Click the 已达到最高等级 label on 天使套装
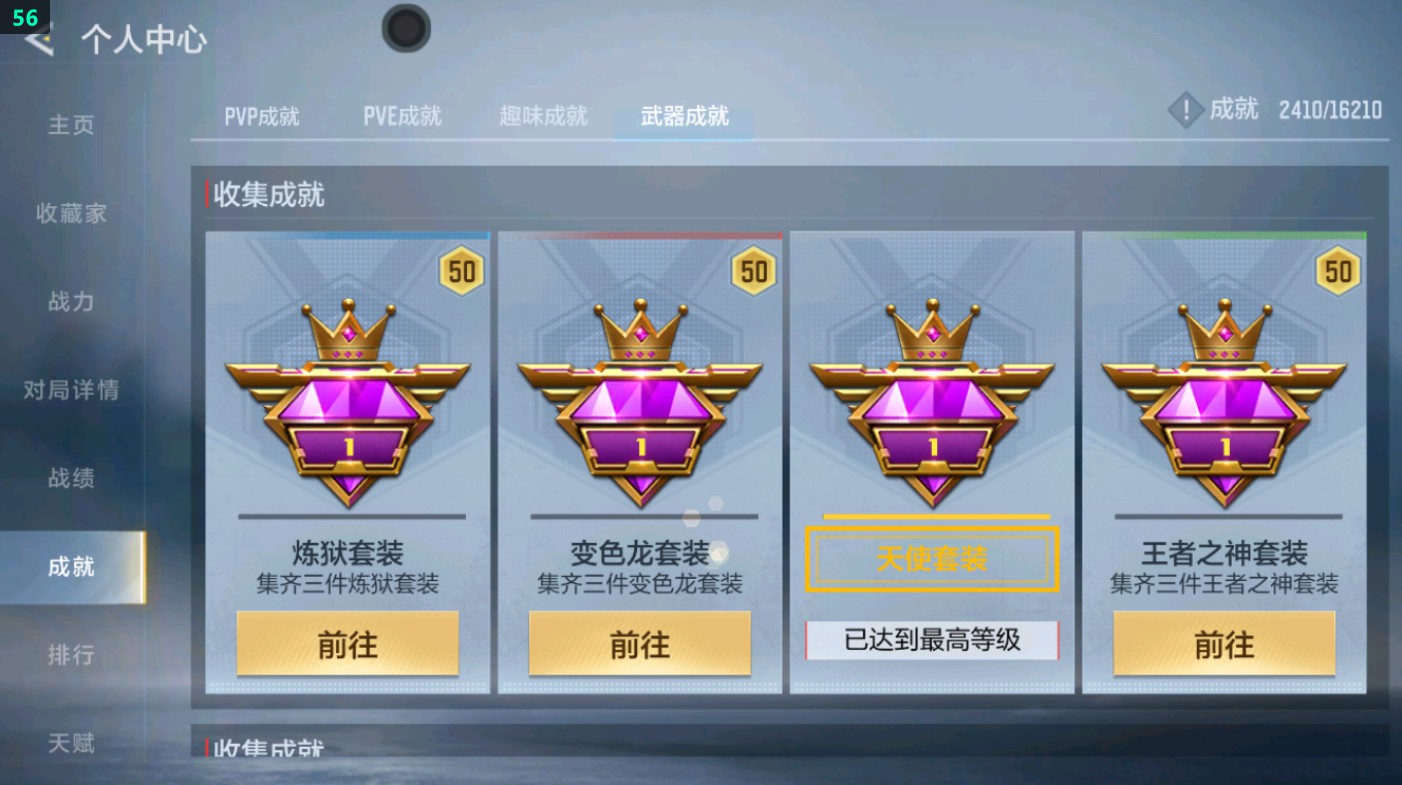 click(x=931, y=638)
